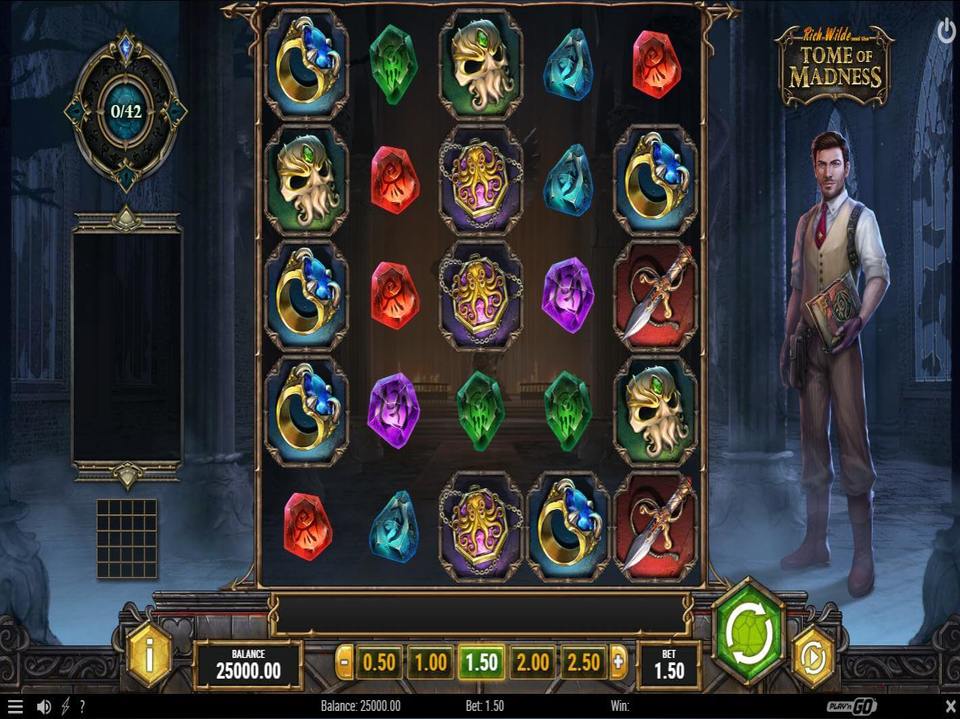
Task: Toggle the lightning bolt fast play
Action: pos(66,707)
